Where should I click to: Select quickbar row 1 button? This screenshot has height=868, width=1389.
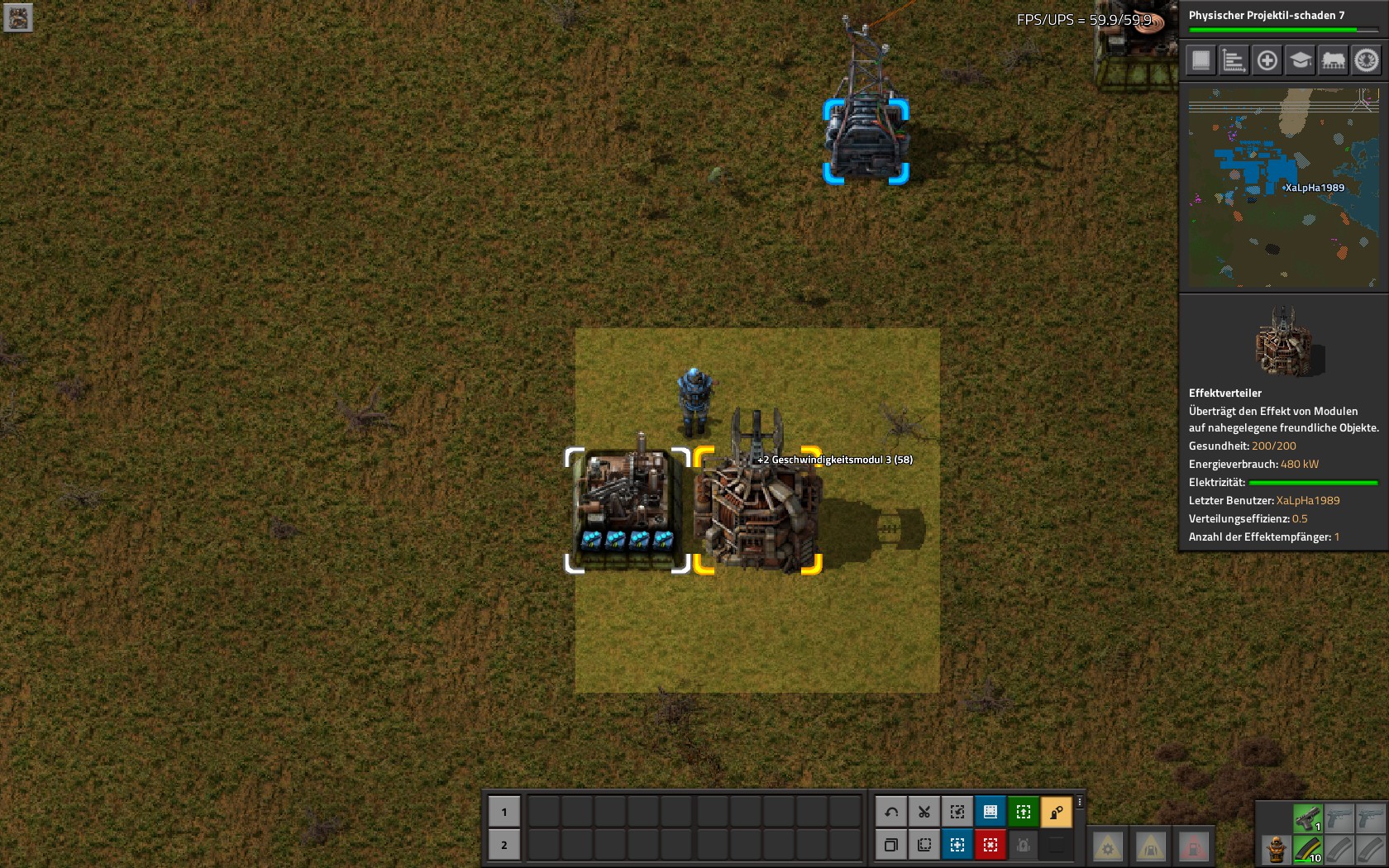coord(504,812)
